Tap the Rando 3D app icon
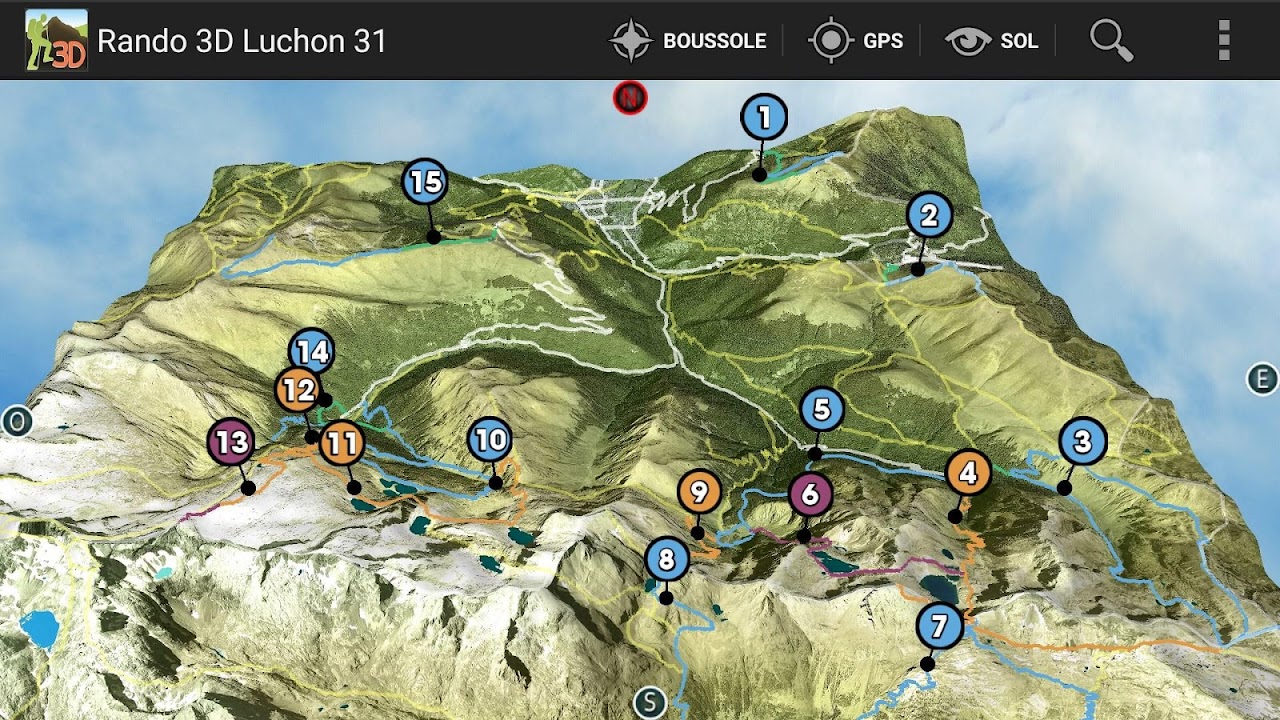This screenshot has width=1280, height=720. pyautogui.click(x=56, y=40)
